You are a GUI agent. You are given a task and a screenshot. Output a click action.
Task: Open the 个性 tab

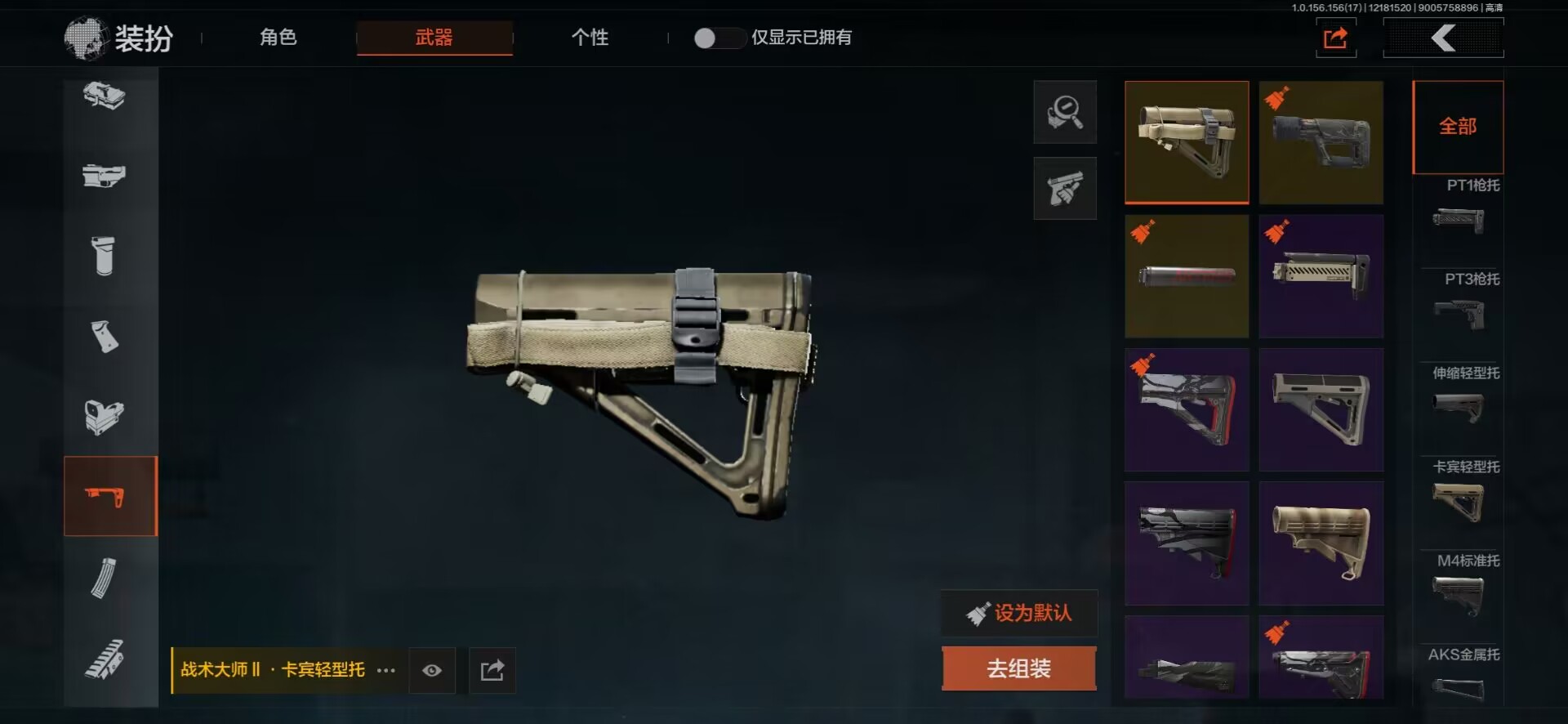tap(590, 38)
